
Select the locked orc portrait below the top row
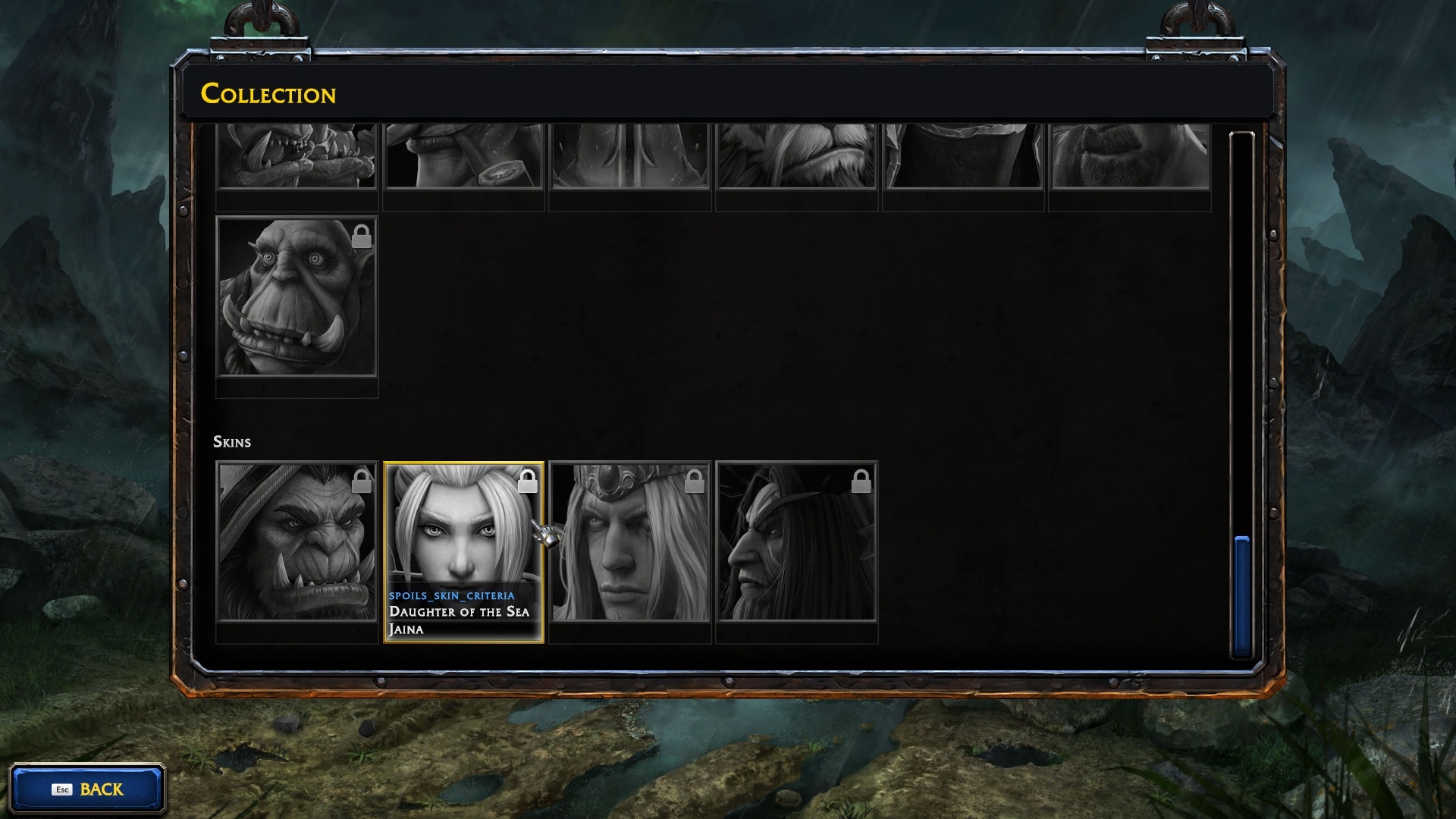coord(296,303)
